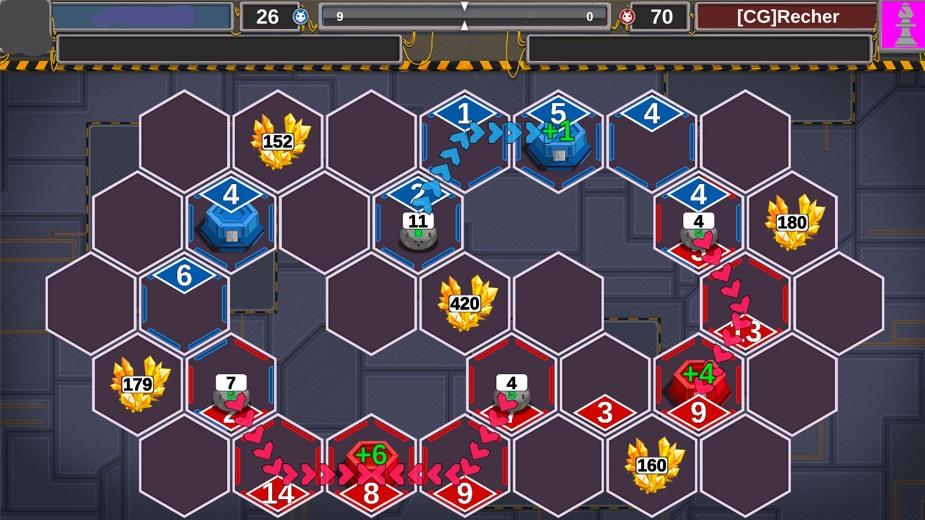Image resolution: width=925 pixels, height=520 pixels.
Task: Select the crystal tile showing 179
Action: (138, 384)
